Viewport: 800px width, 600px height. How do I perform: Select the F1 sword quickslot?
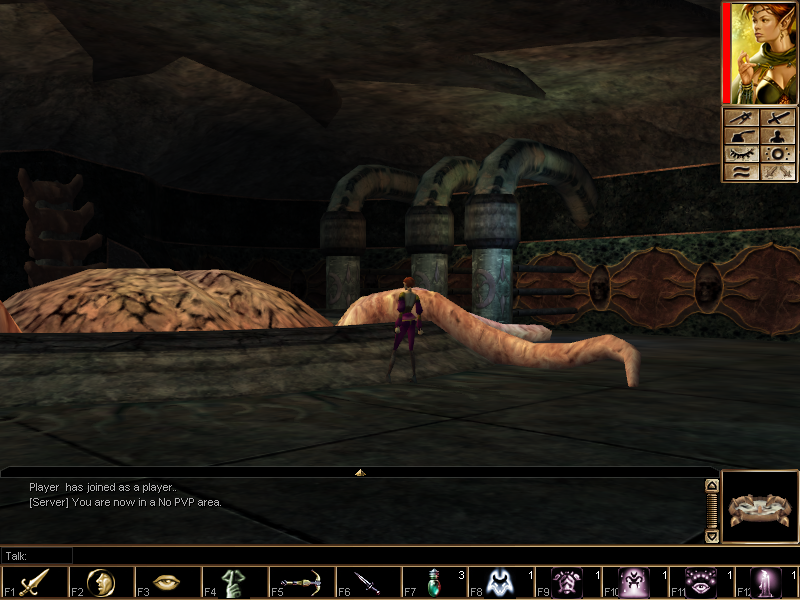[x=35, y=582]
